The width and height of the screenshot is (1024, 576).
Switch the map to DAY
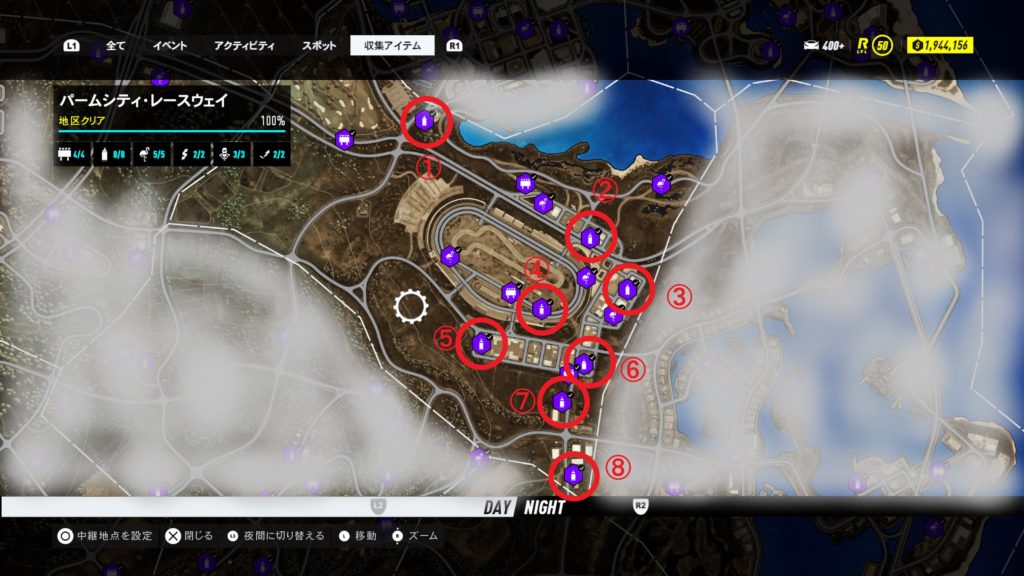pyautogui.click(x=497, y=507)
